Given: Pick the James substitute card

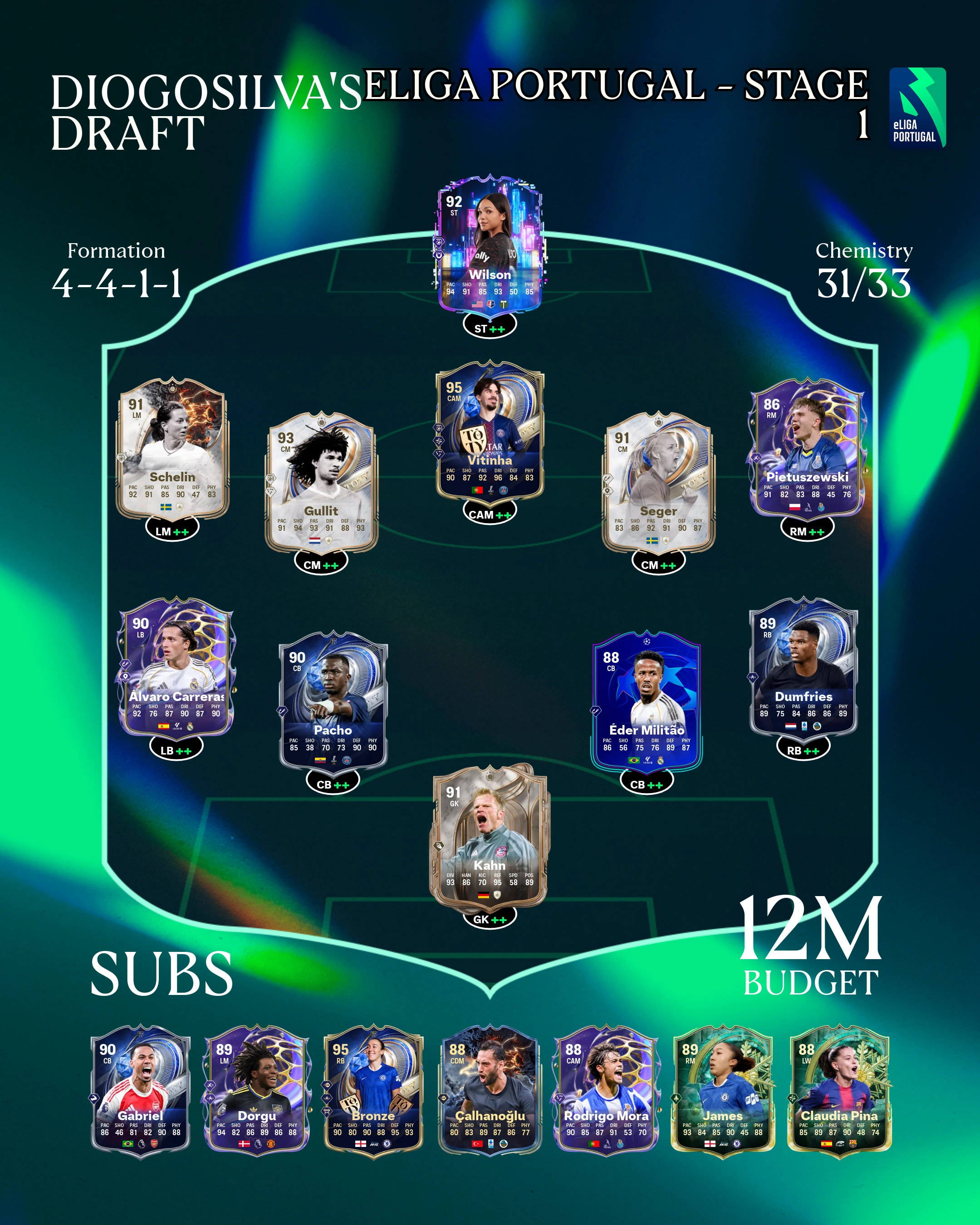Looking at the screenshot, I should [723, 1090].
